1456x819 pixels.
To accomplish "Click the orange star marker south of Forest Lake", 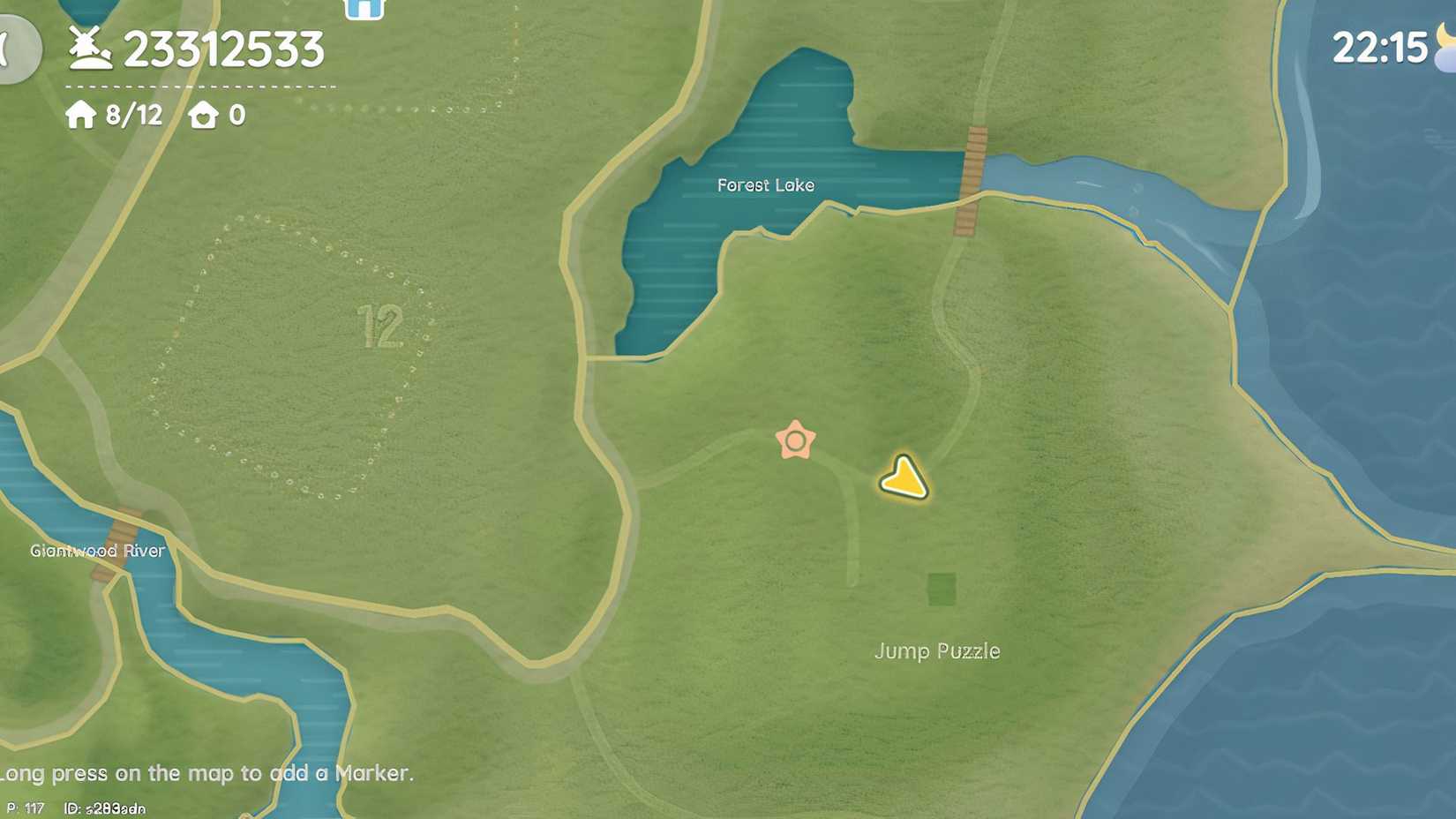I will click(x=793, y=438).
